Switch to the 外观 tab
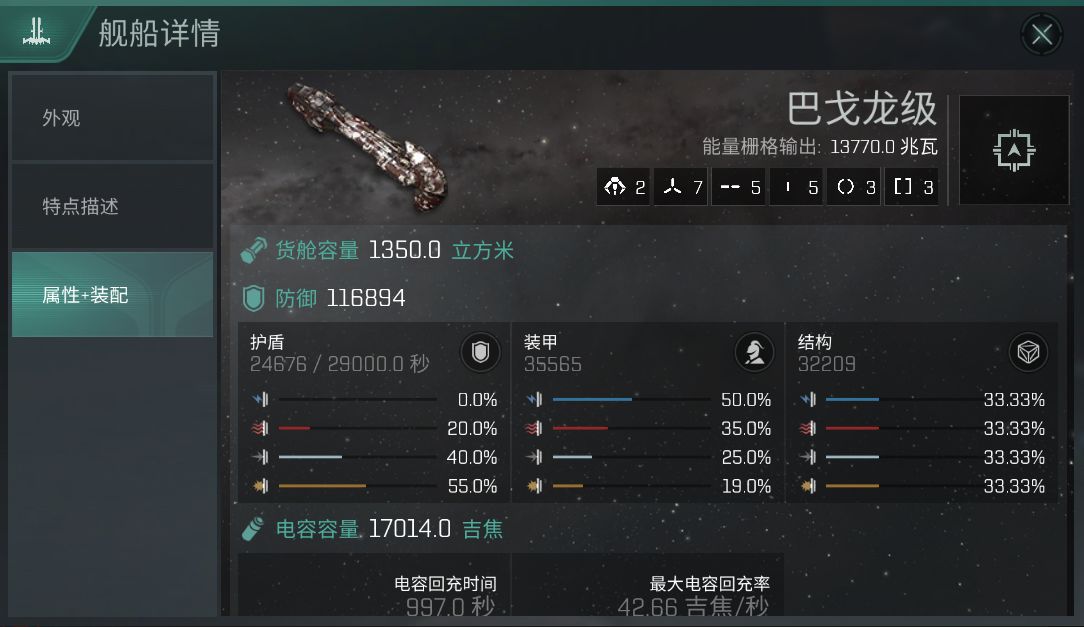Screen dimensions: 1084x627 pos(113,118)
